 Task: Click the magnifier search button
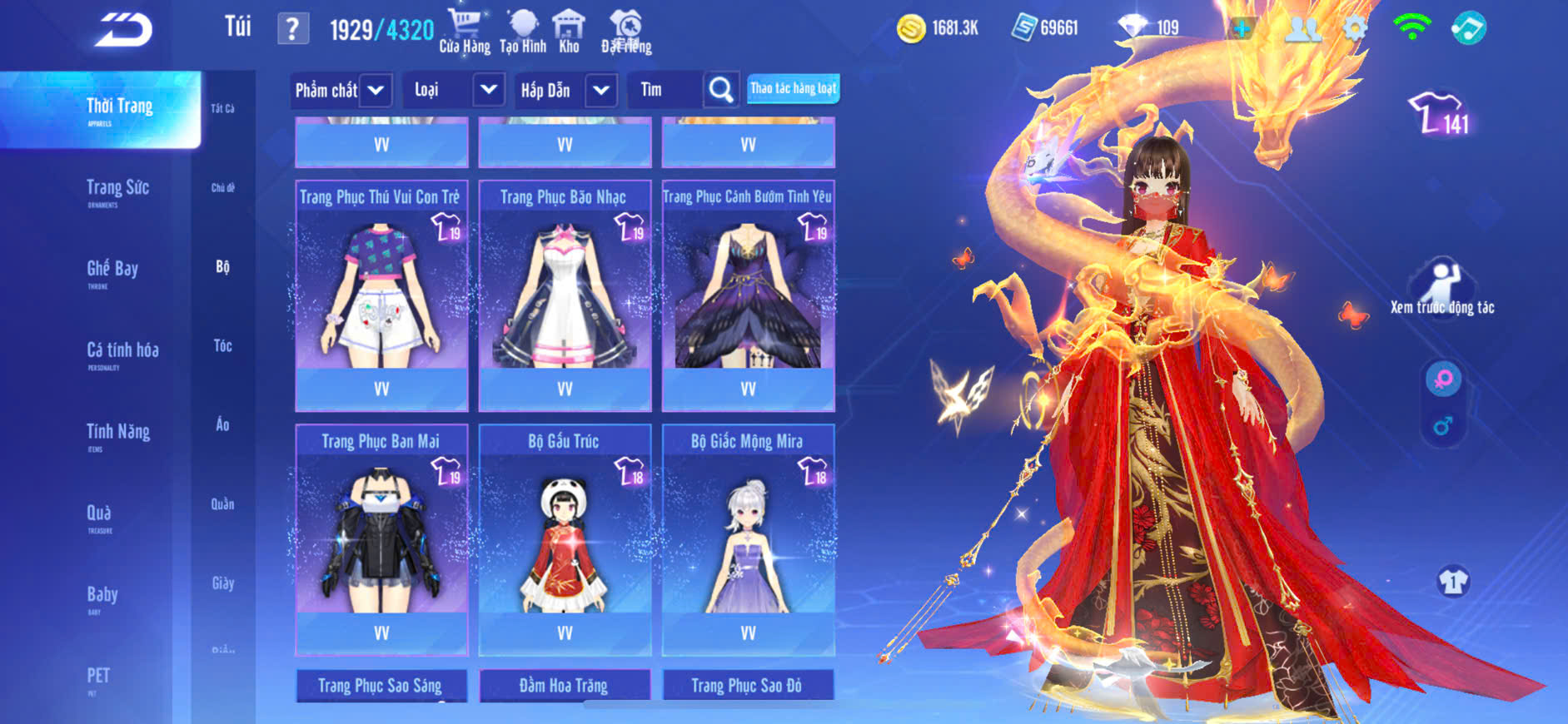tap(721, 90)
